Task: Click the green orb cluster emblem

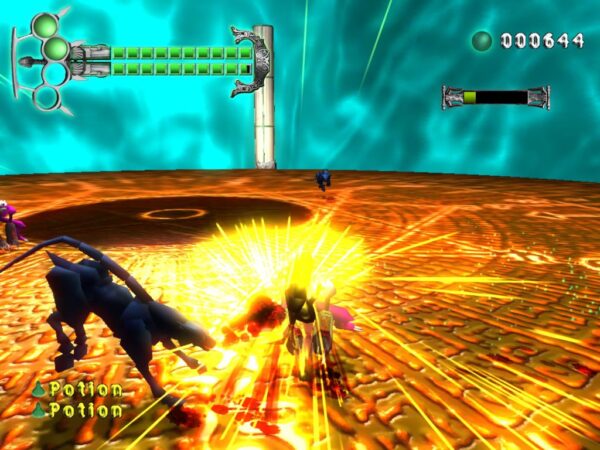Action: tap(46, 58)
